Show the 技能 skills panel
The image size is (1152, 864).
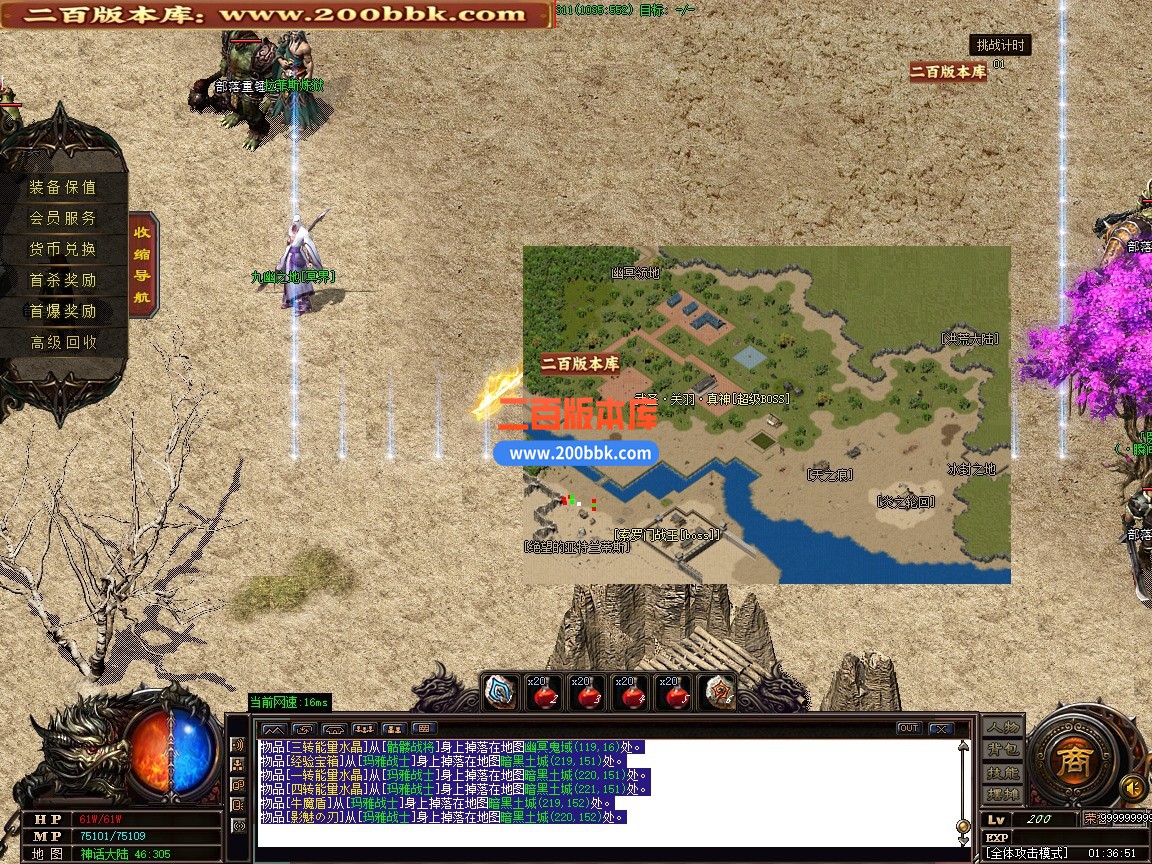1002,773
